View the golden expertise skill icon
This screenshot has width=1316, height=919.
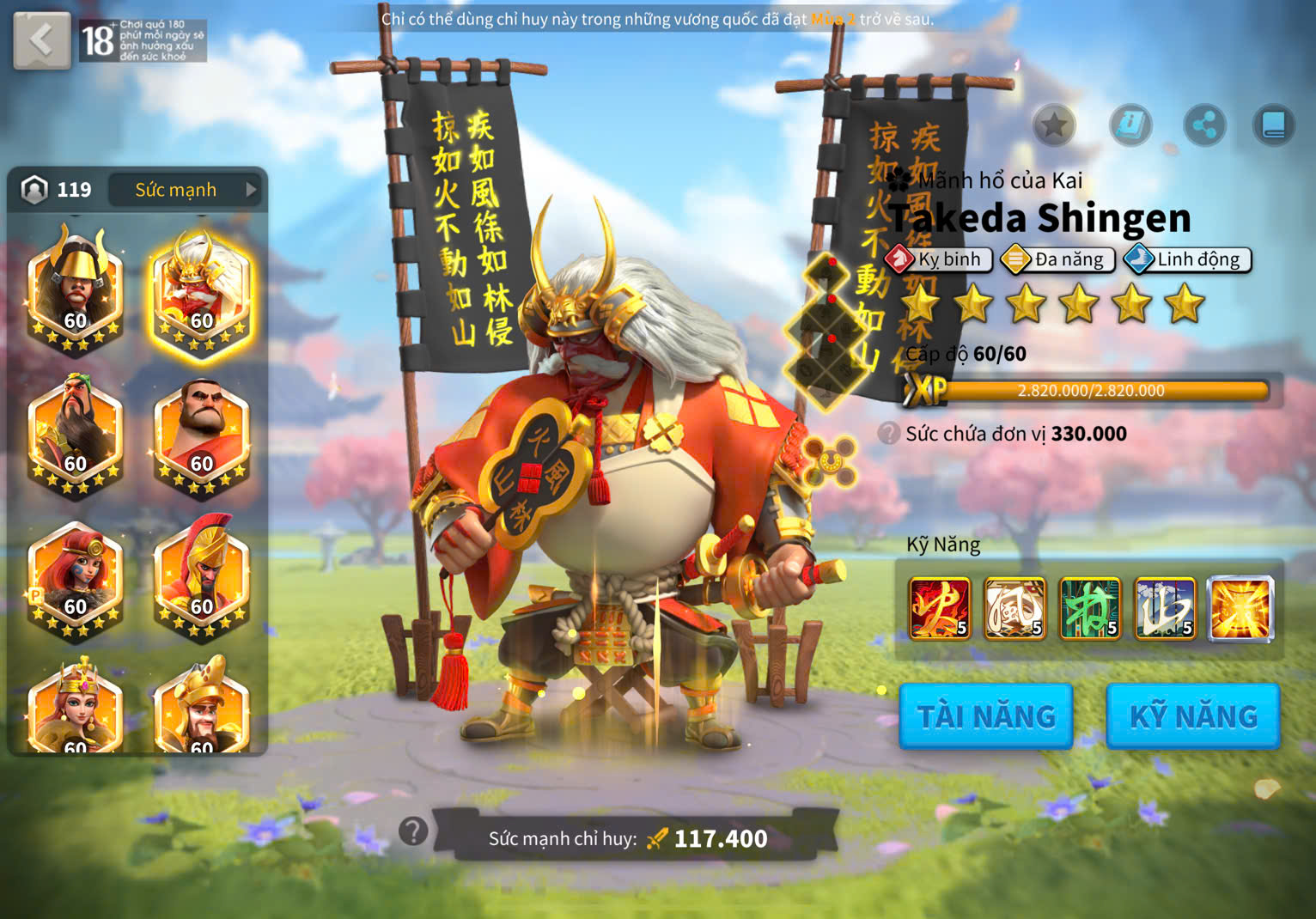point(1240,609)
